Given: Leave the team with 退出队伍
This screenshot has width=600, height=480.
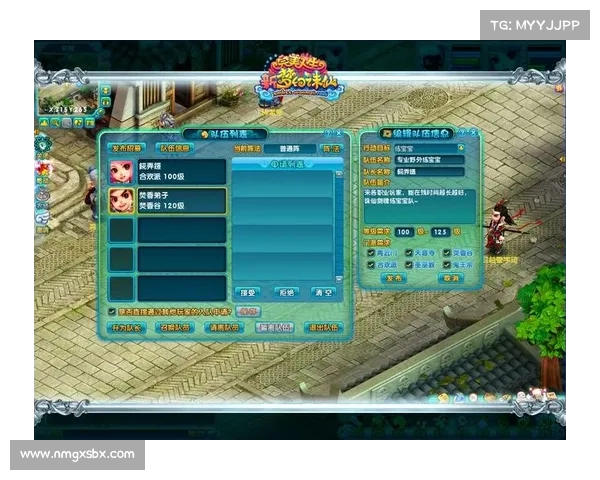Looking at the screenshot, I should 322,327.
